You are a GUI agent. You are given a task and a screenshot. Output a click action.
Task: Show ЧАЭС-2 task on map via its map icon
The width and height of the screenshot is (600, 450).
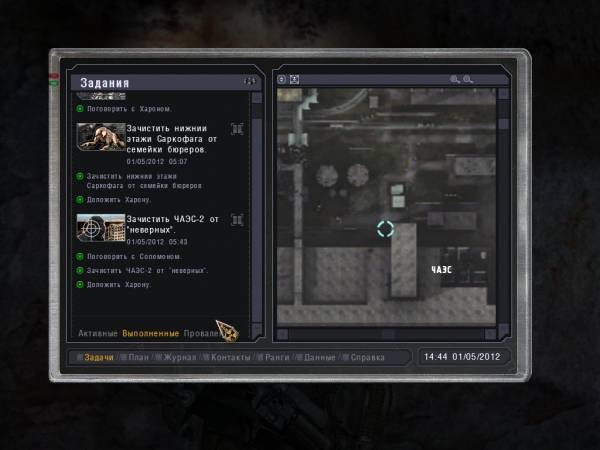(x=237, y=219)
